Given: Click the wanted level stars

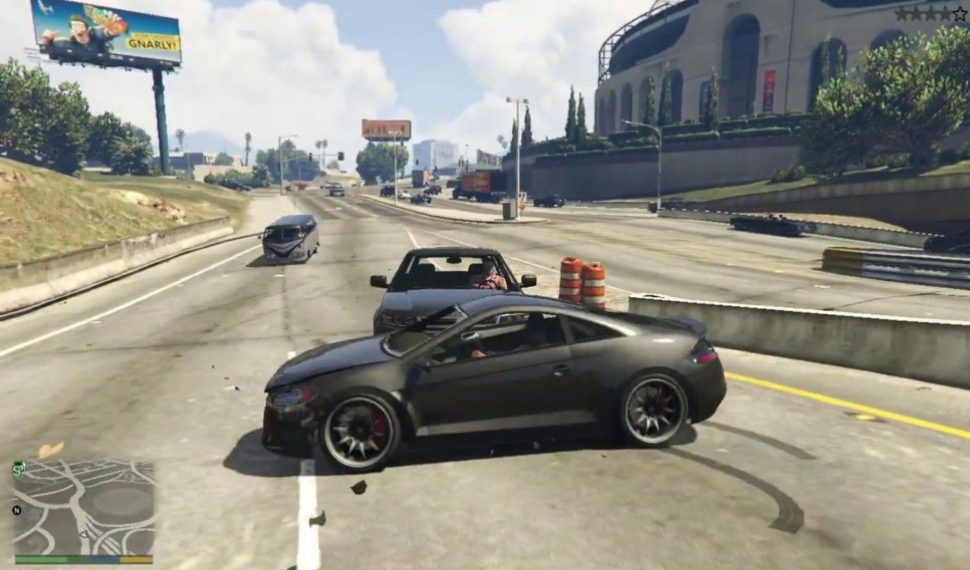Looking at the screenshot, I should point(929,14).
